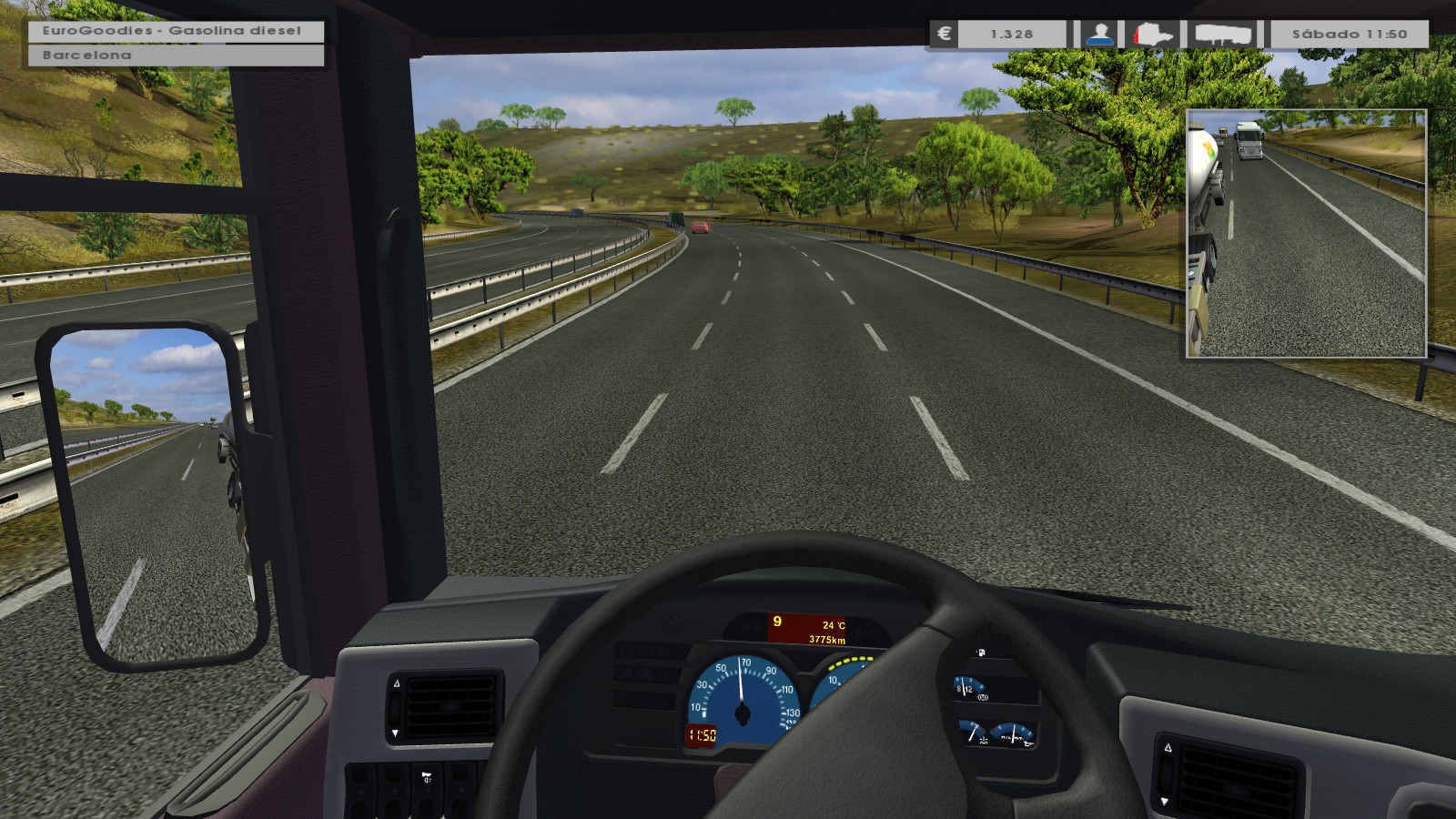The width and height of the screenshot is (1456, 819).
Task: Click the fuel pump warning icon
Action: 981,652
